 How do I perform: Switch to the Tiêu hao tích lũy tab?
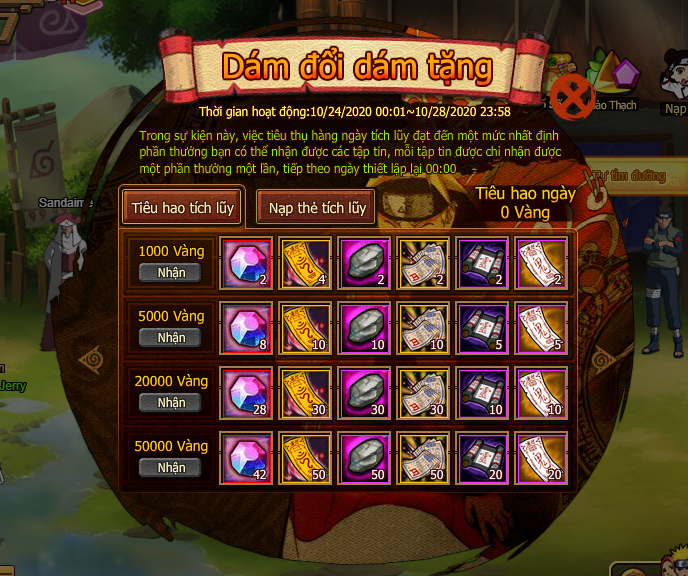[x=184, y=207]
